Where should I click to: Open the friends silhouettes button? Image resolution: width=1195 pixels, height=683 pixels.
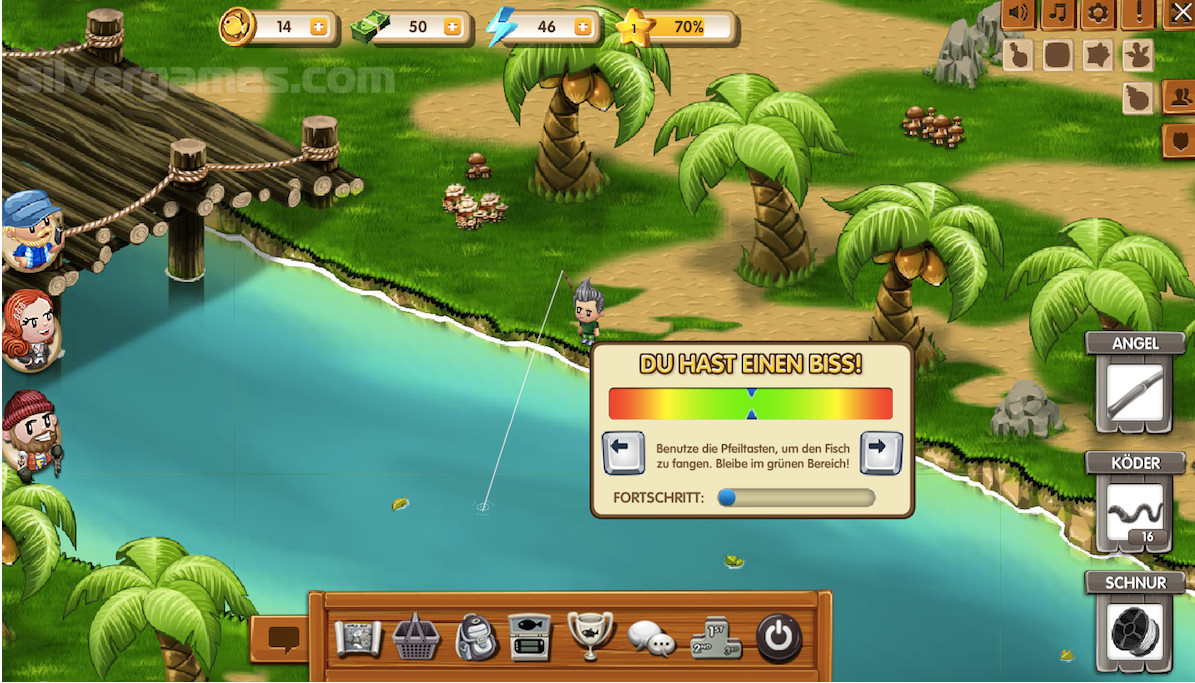click(1178, 98)
